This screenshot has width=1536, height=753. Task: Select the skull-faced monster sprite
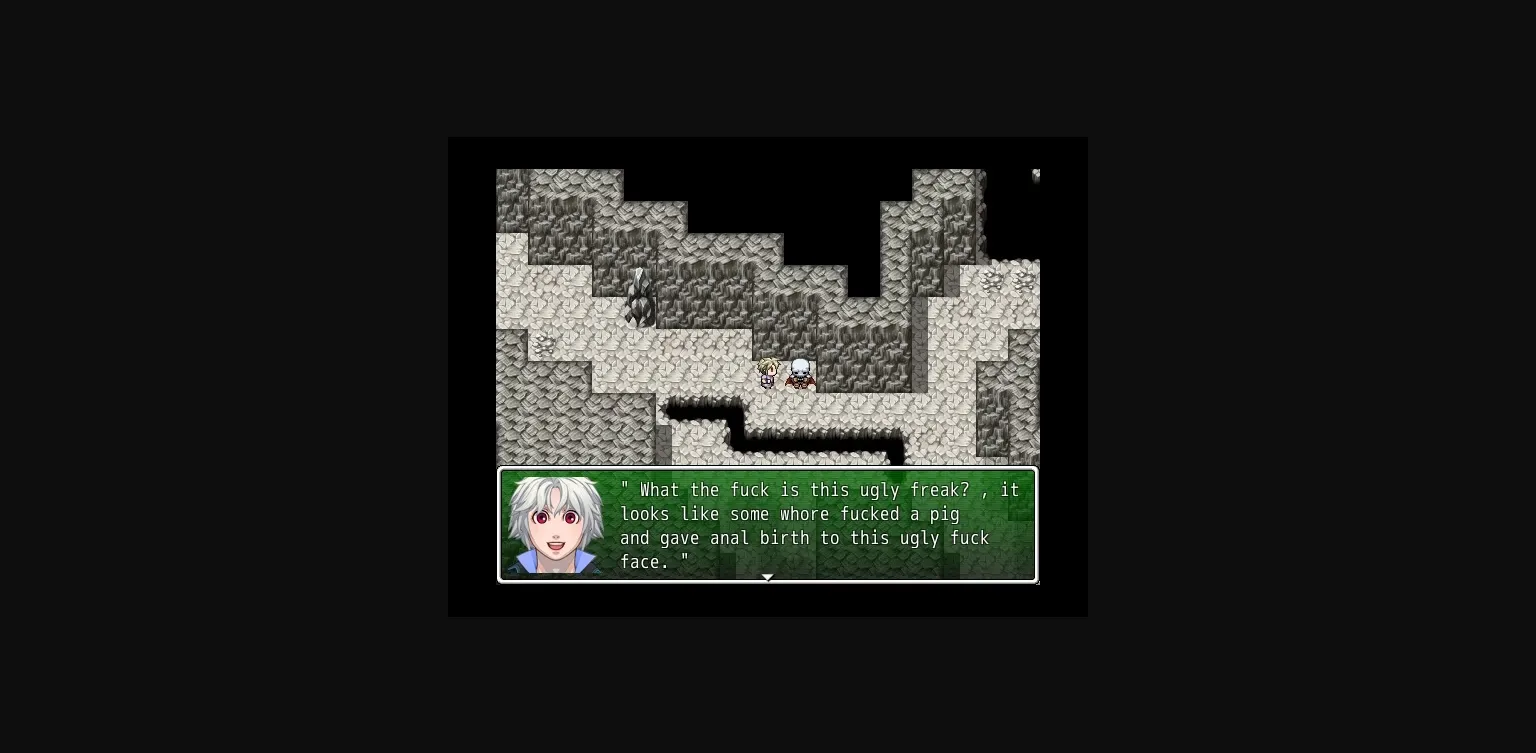(799, 374)
